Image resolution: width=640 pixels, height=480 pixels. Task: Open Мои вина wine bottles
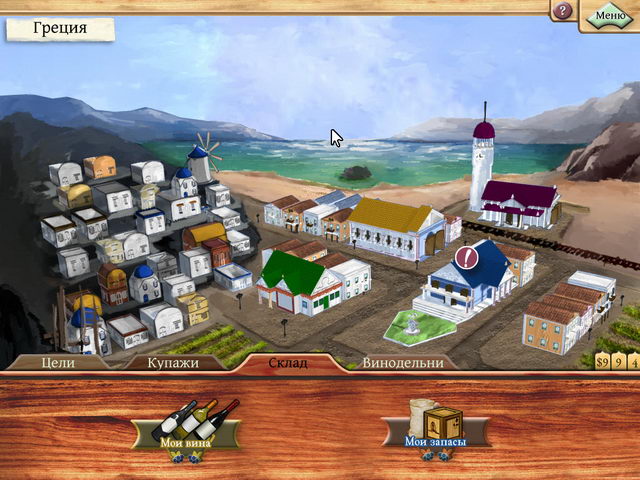pyautogui.click(x=189, y=427)
